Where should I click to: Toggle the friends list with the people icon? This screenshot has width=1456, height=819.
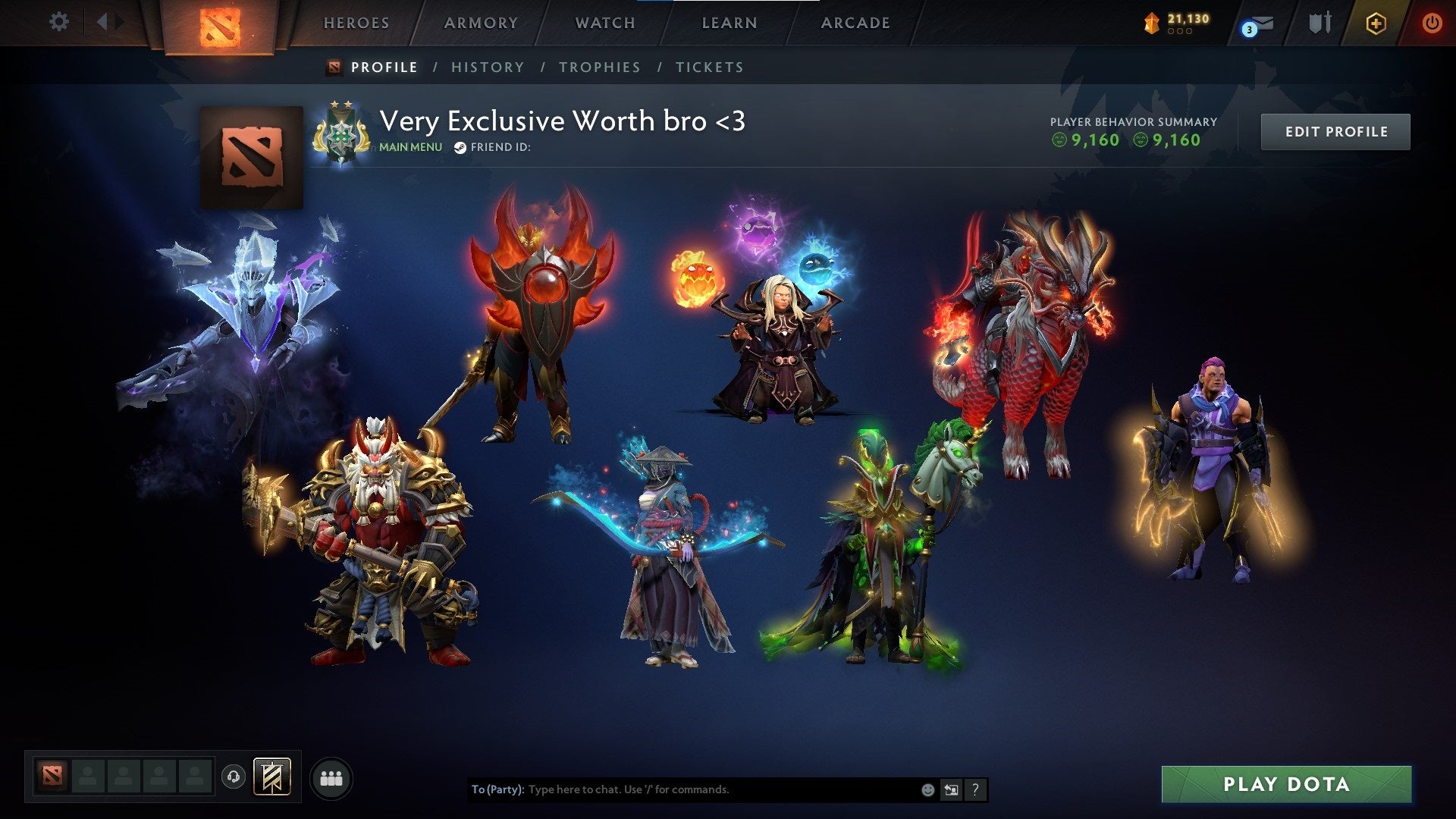(x=331, y=777)
